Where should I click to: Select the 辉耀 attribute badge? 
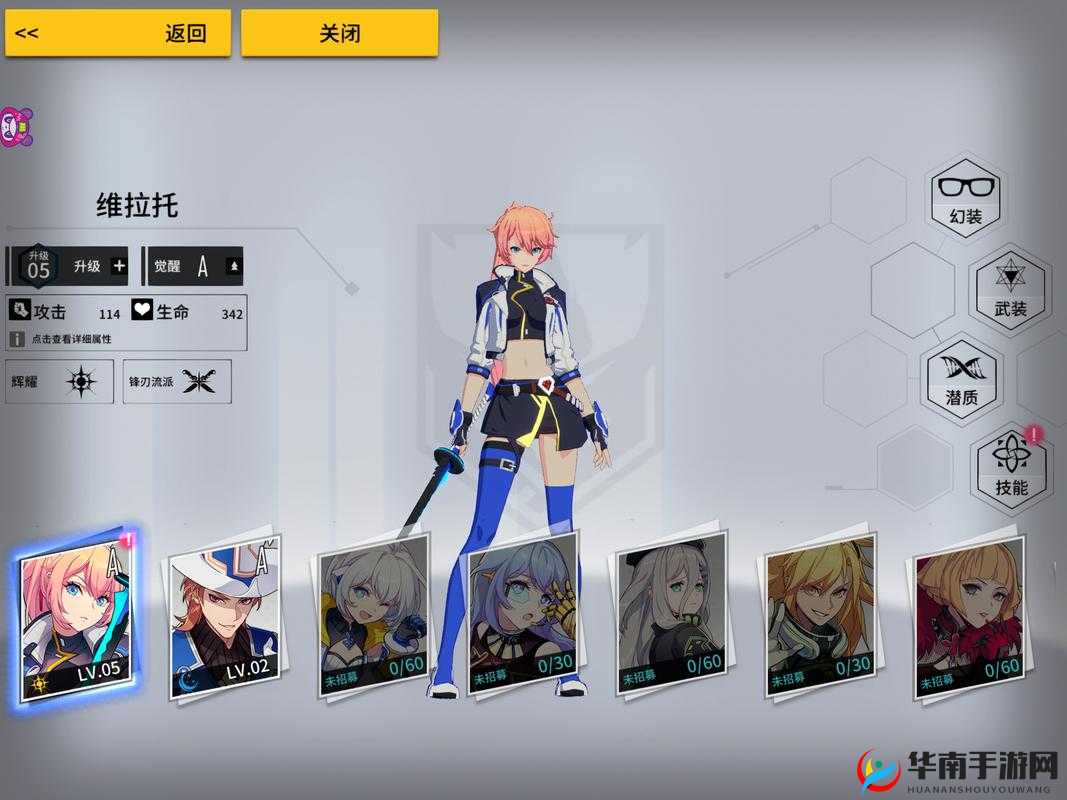point(60,381)
